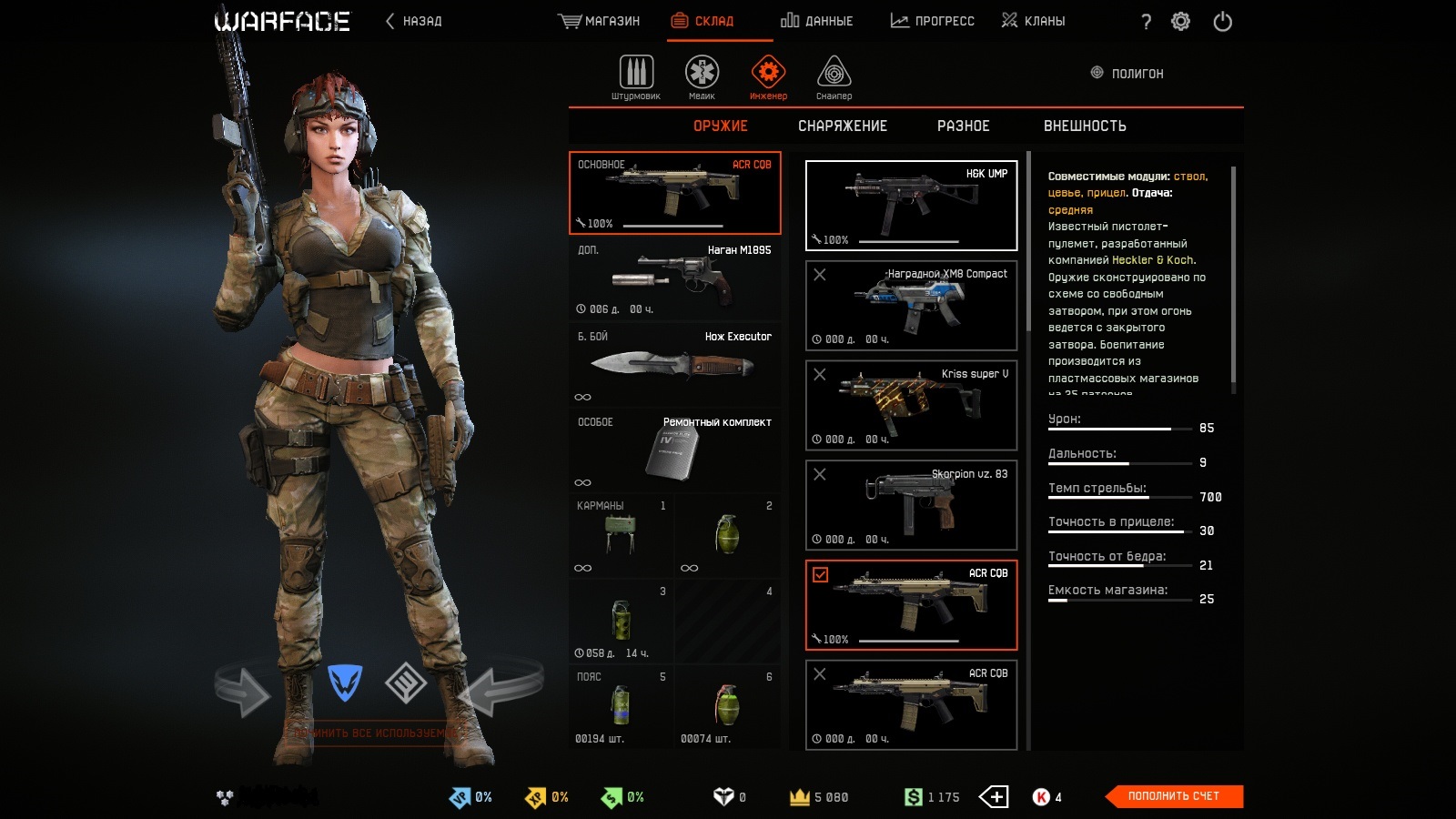Select the Штурмовик class icon
Viewport: 1456px width, 819px height.
click(636, 76)
